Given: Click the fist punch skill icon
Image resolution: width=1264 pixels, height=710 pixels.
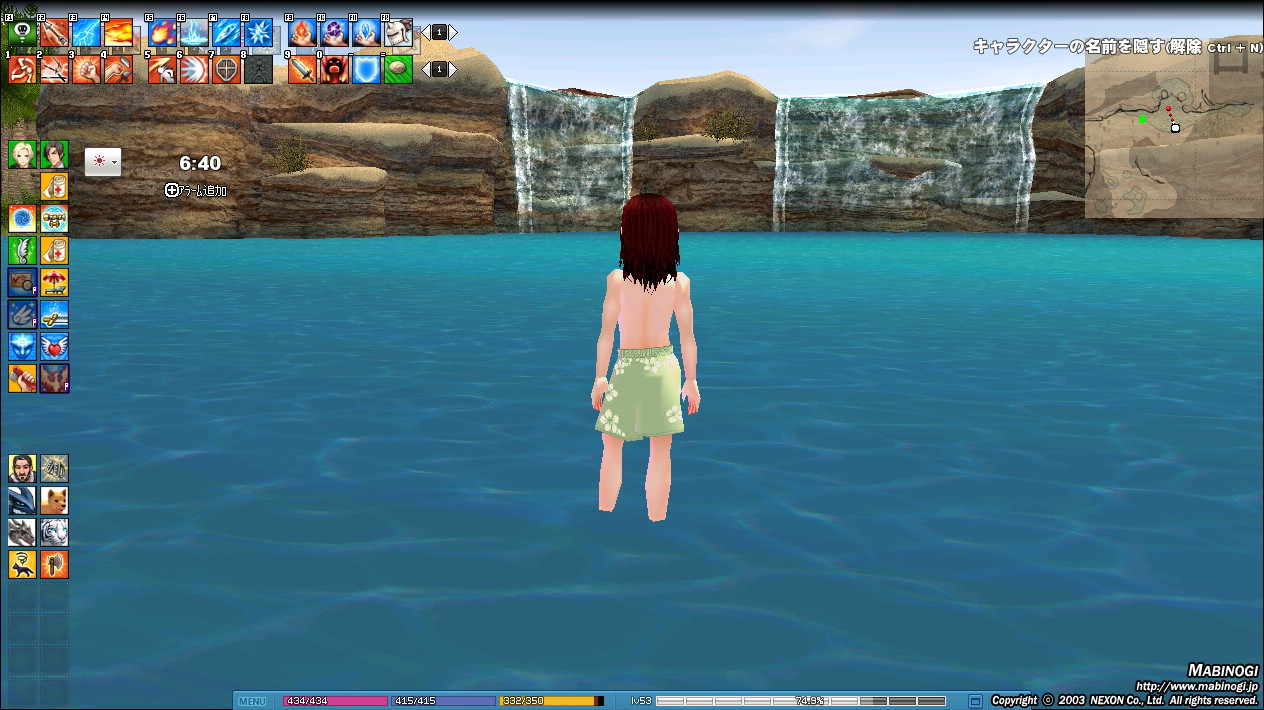Looking at the screenshot, I should click(x=86, y=69).
